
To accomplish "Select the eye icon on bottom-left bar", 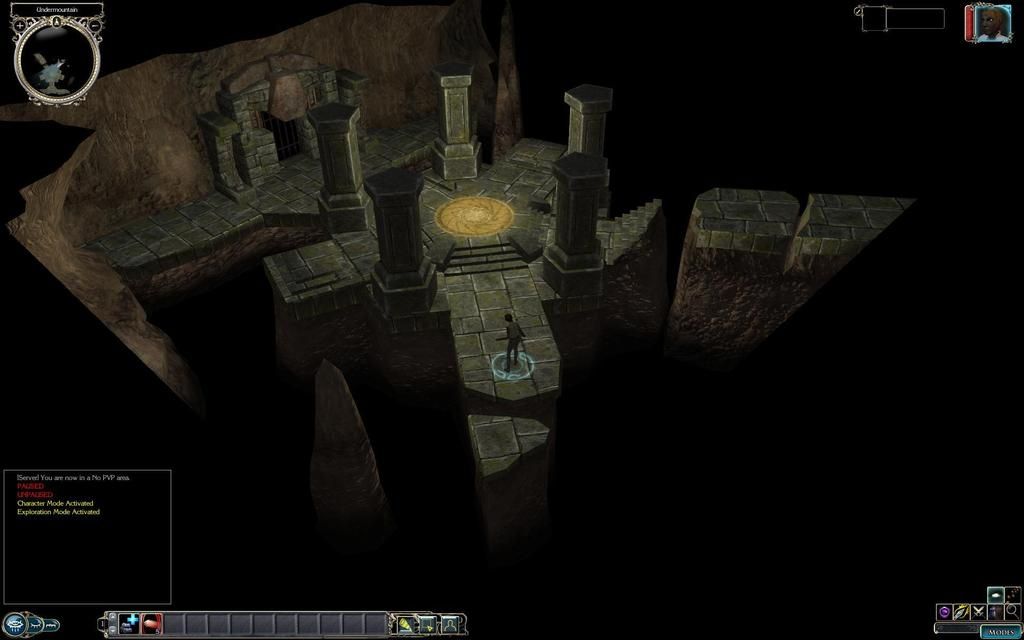I will 17,624.
